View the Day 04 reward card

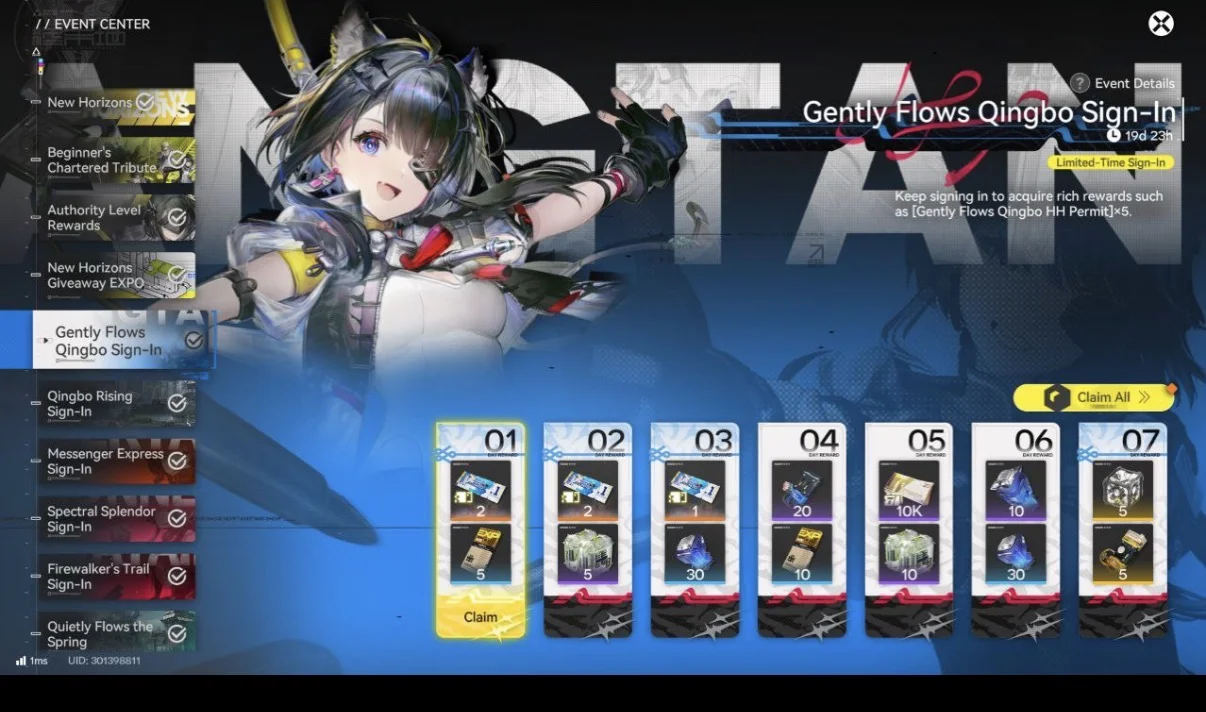click(801, 528)
